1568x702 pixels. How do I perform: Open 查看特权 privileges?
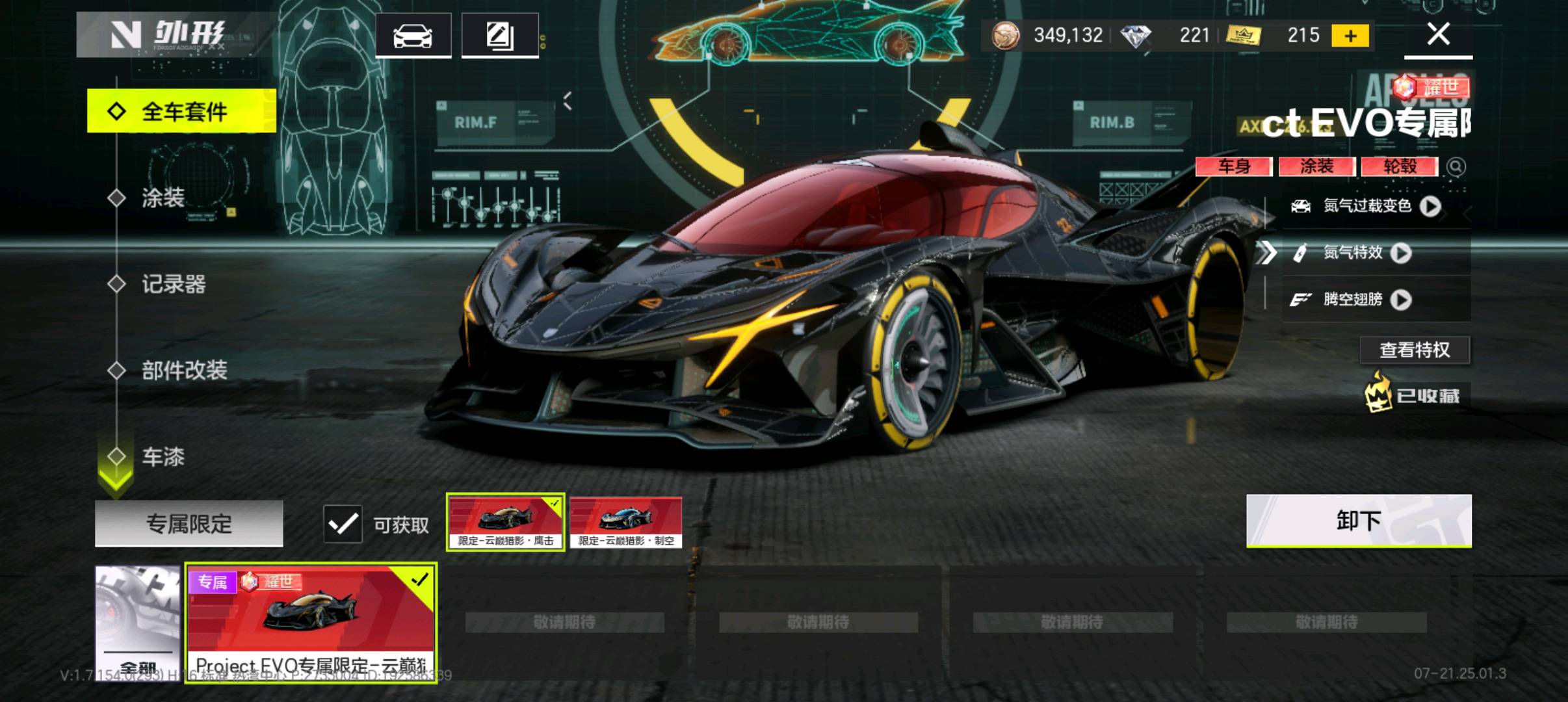point(1415,350)
